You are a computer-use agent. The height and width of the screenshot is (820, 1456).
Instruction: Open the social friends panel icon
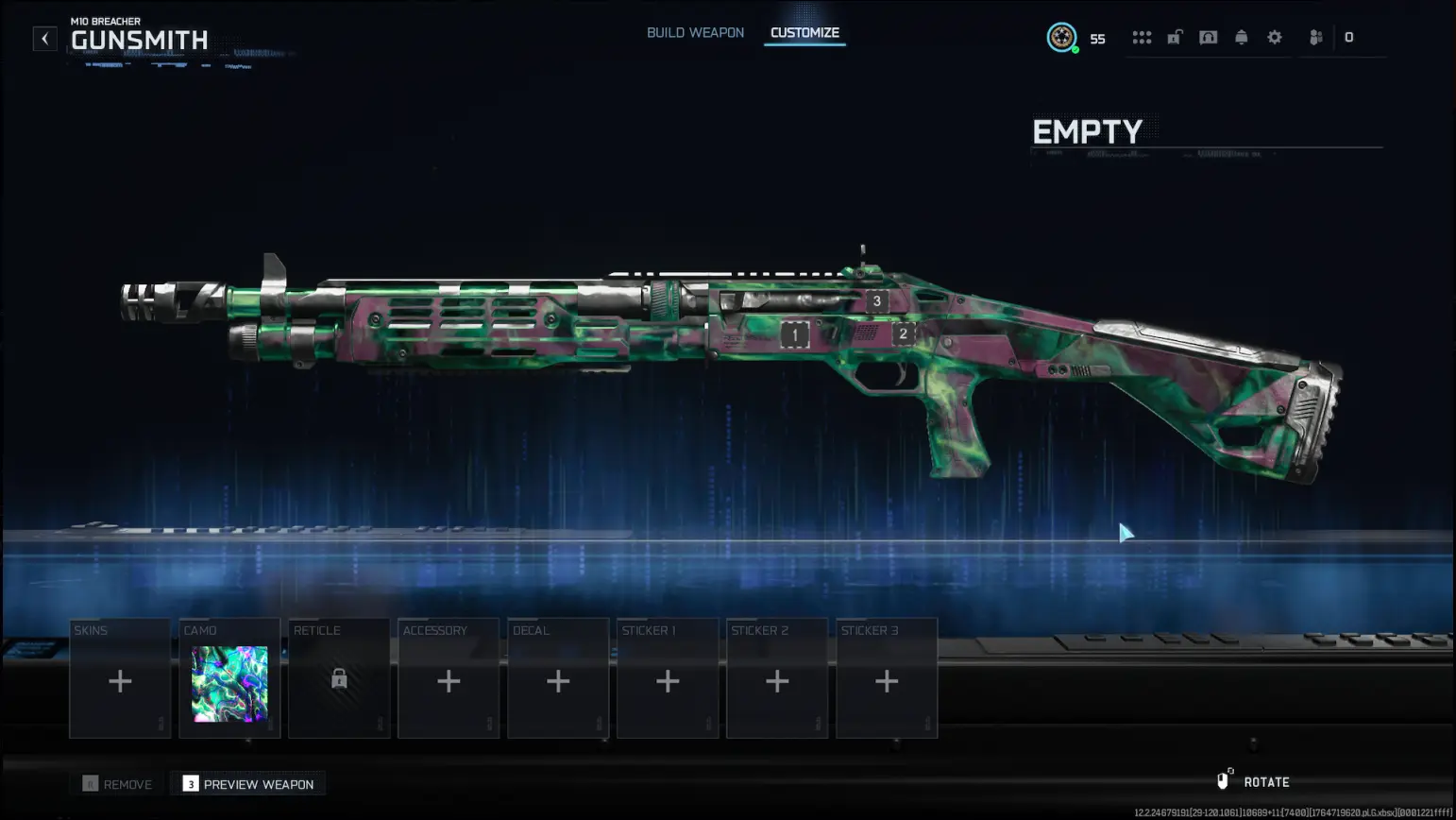click(1315, 38)
